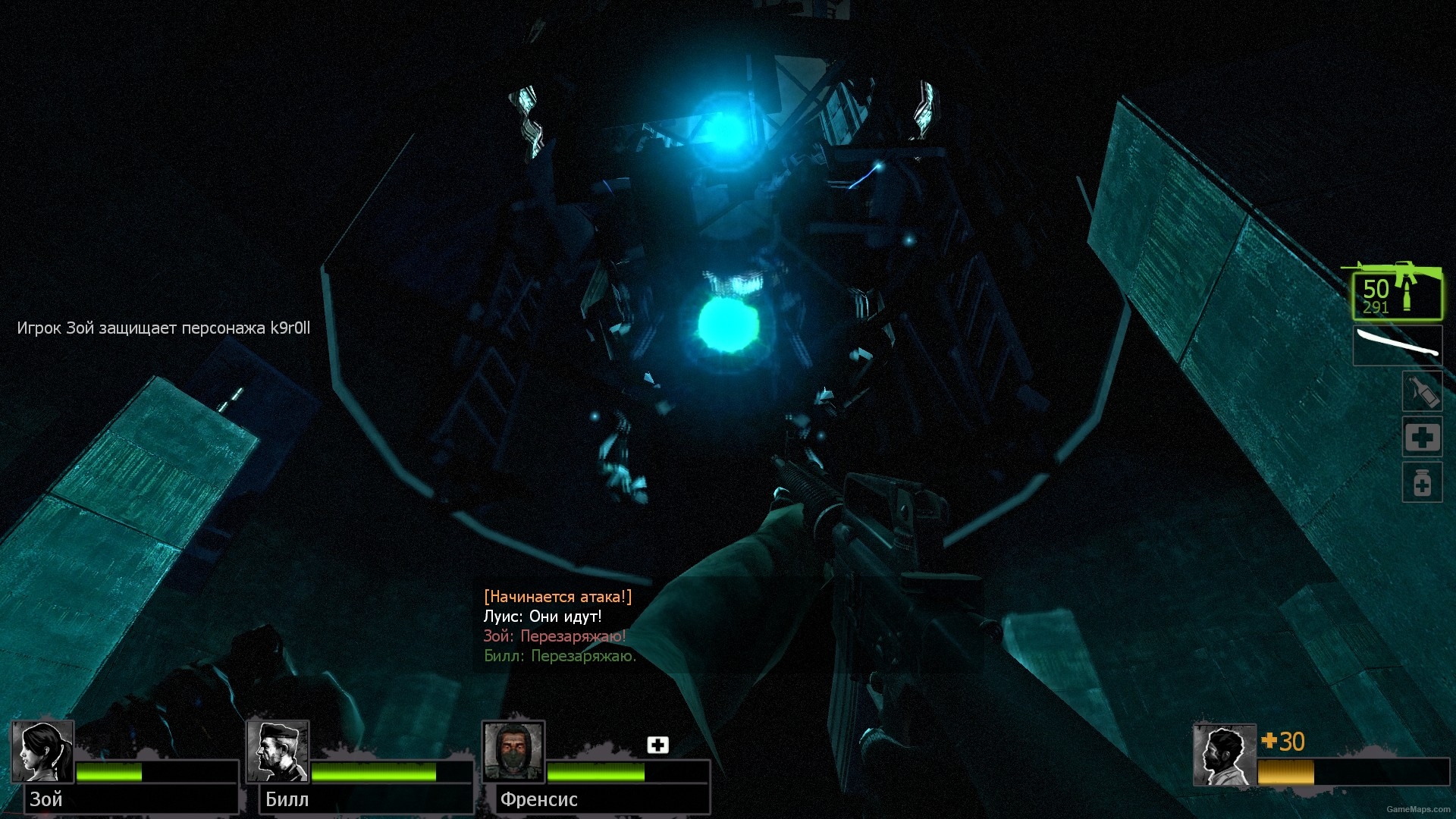
Task: Select the Molotov cocktail slot
Action: point(1422,392)
